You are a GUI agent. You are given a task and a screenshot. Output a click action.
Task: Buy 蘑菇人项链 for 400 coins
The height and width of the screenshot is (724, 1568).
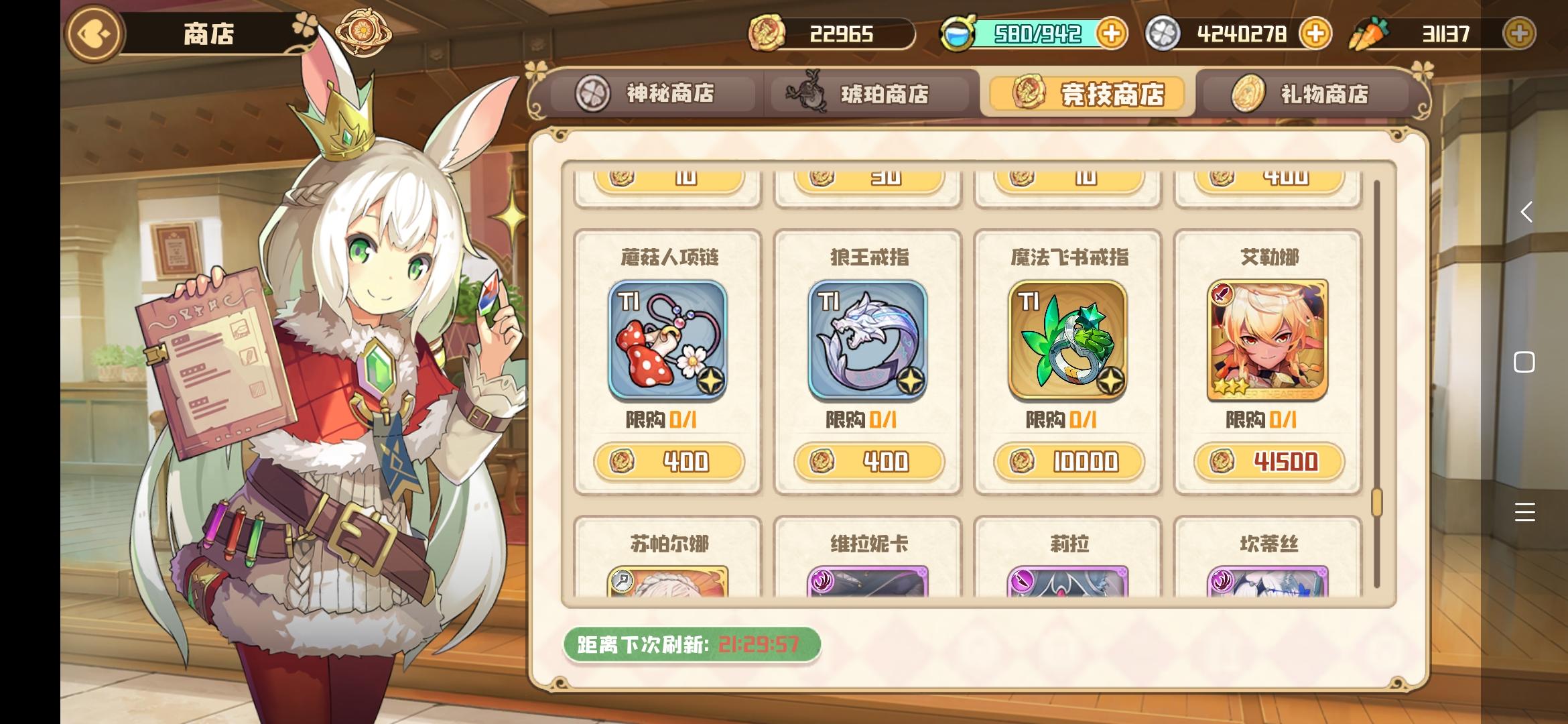(x=668, y=461)
